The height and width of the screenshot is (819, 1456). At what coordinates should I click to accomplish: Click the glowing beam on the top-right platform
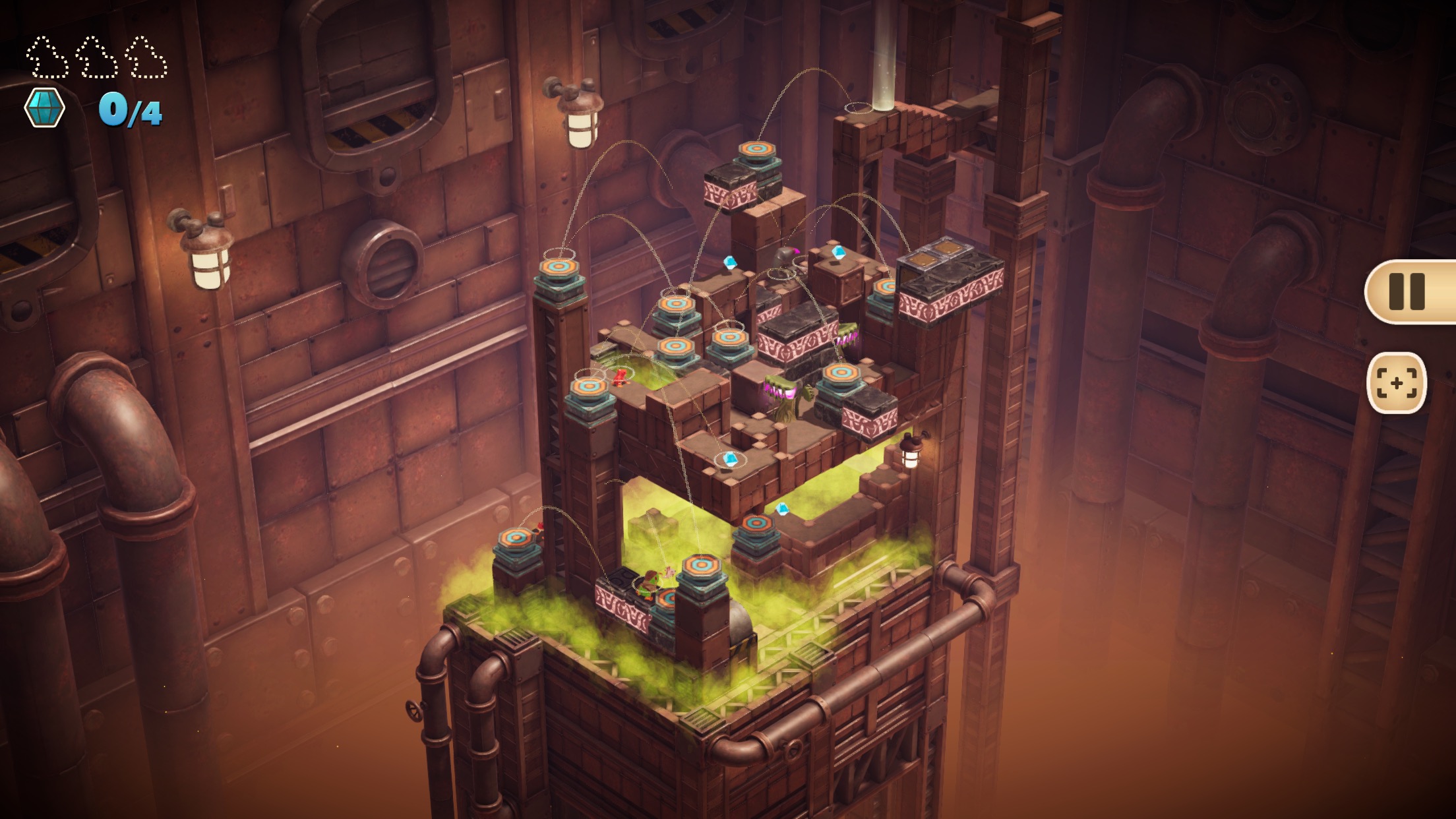tap(884, 63)
